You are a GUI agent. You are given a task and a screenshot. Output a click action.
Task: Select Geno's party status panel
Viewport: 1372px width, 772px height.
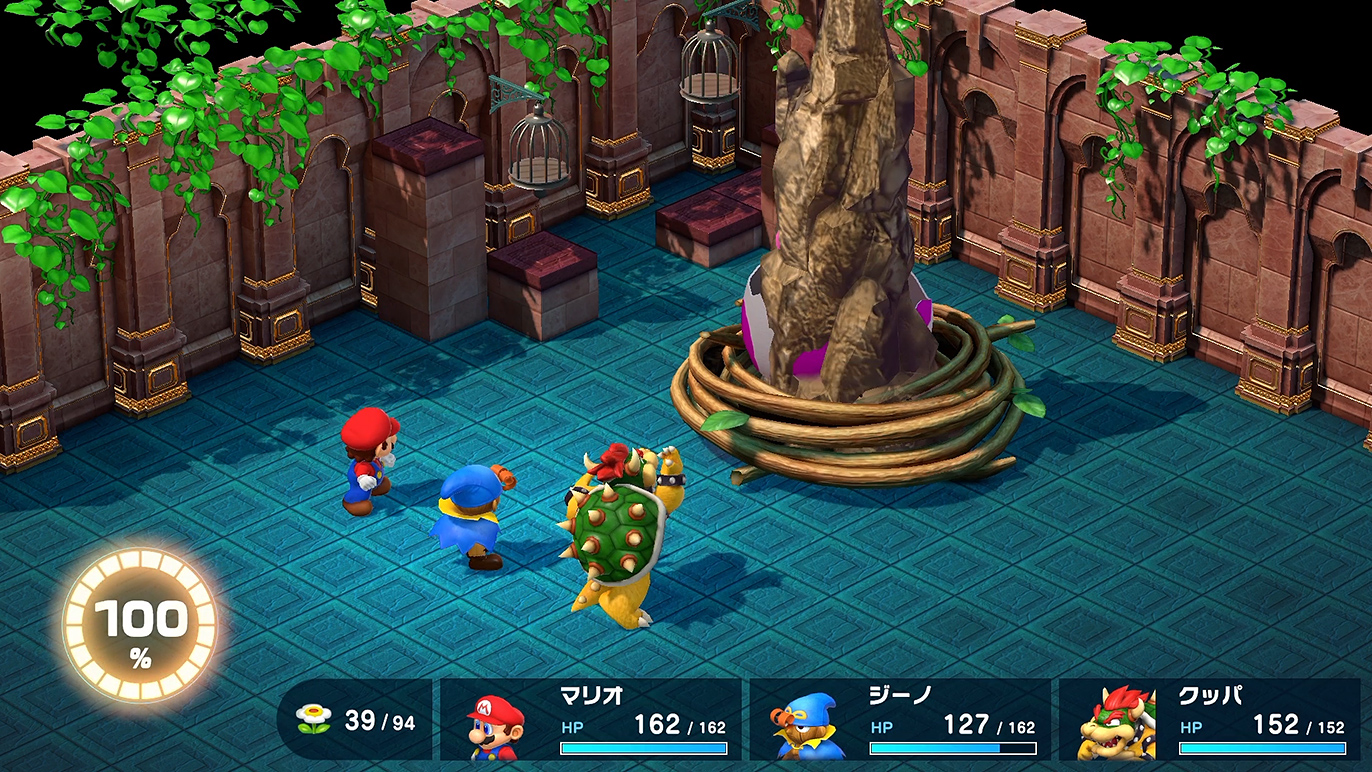pyautogui.click(x=900, y=720)
